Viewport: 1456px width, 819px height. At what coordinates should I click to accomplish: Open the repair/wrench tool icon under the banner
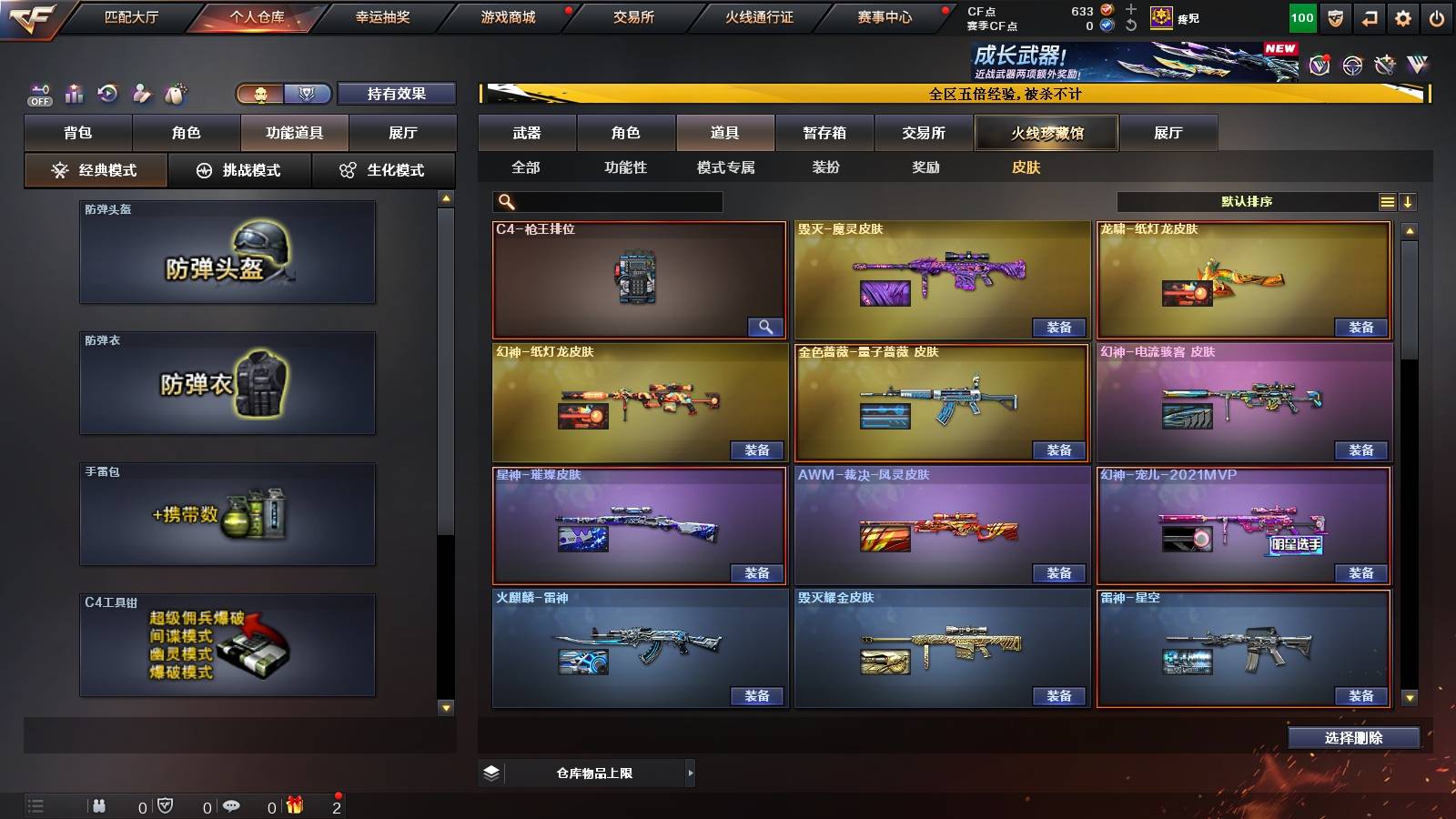click(x=1384, y=65)
